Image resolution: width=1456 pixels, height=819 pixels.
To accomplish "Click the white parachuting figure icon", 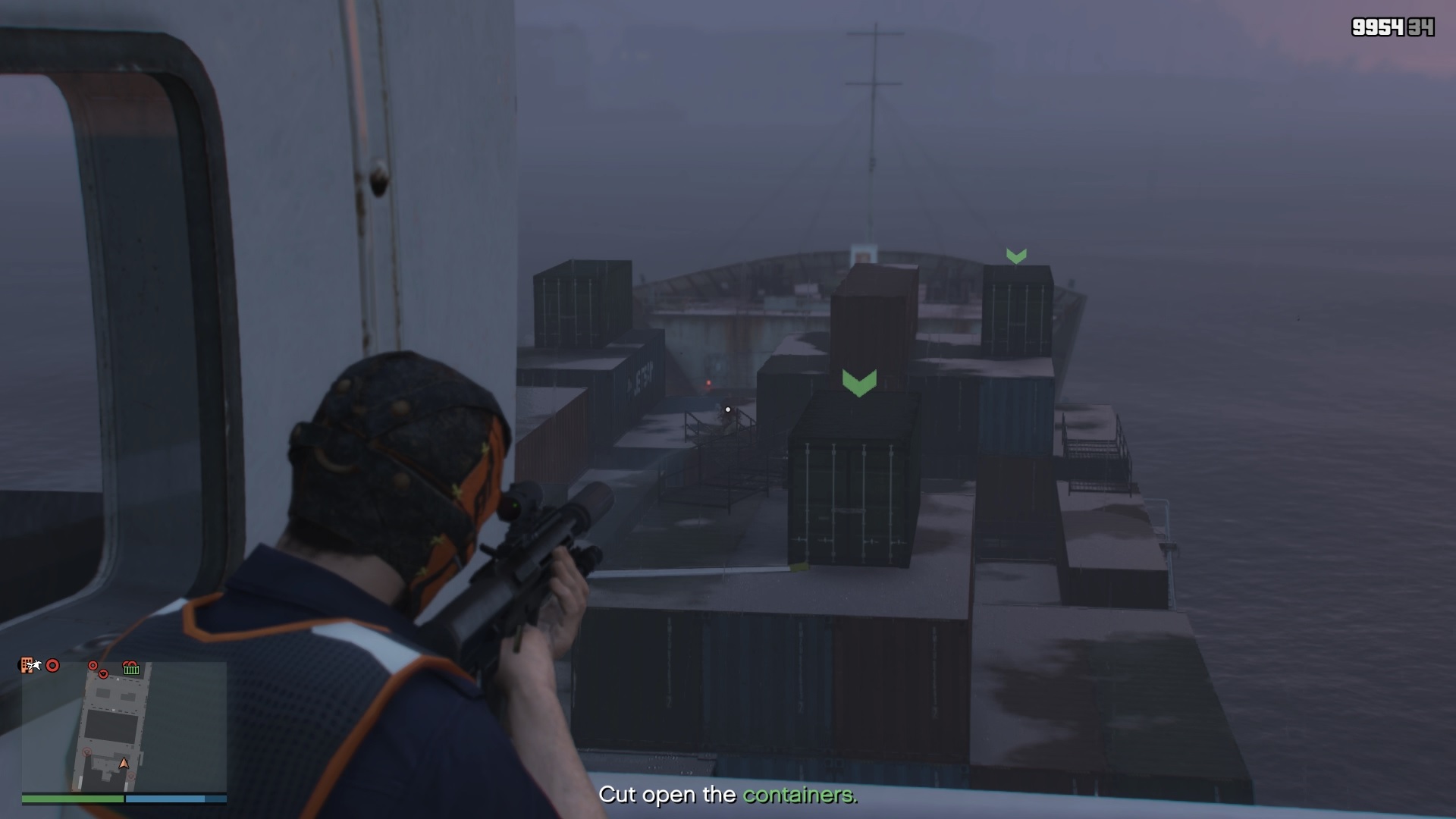I will point(34,666).
